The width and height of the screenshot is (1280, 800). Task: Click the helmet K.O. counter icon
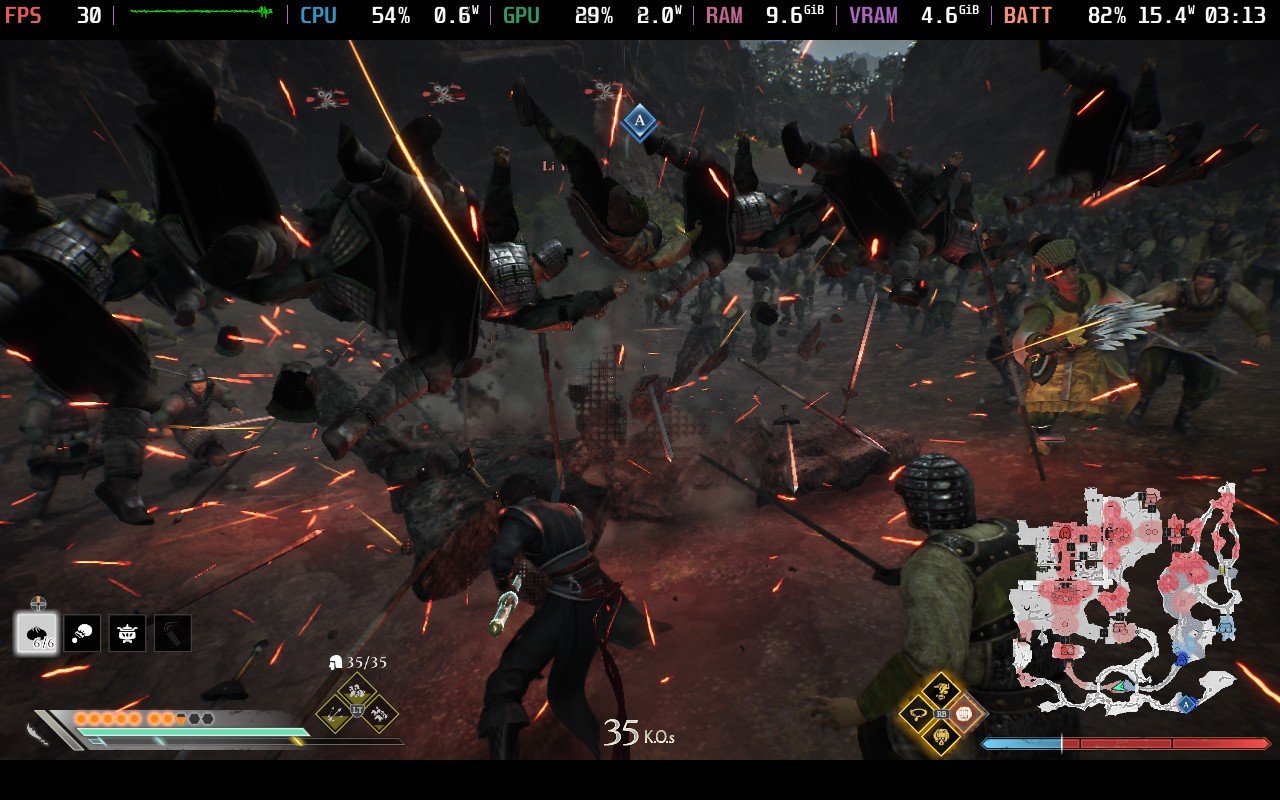[336, 662]
